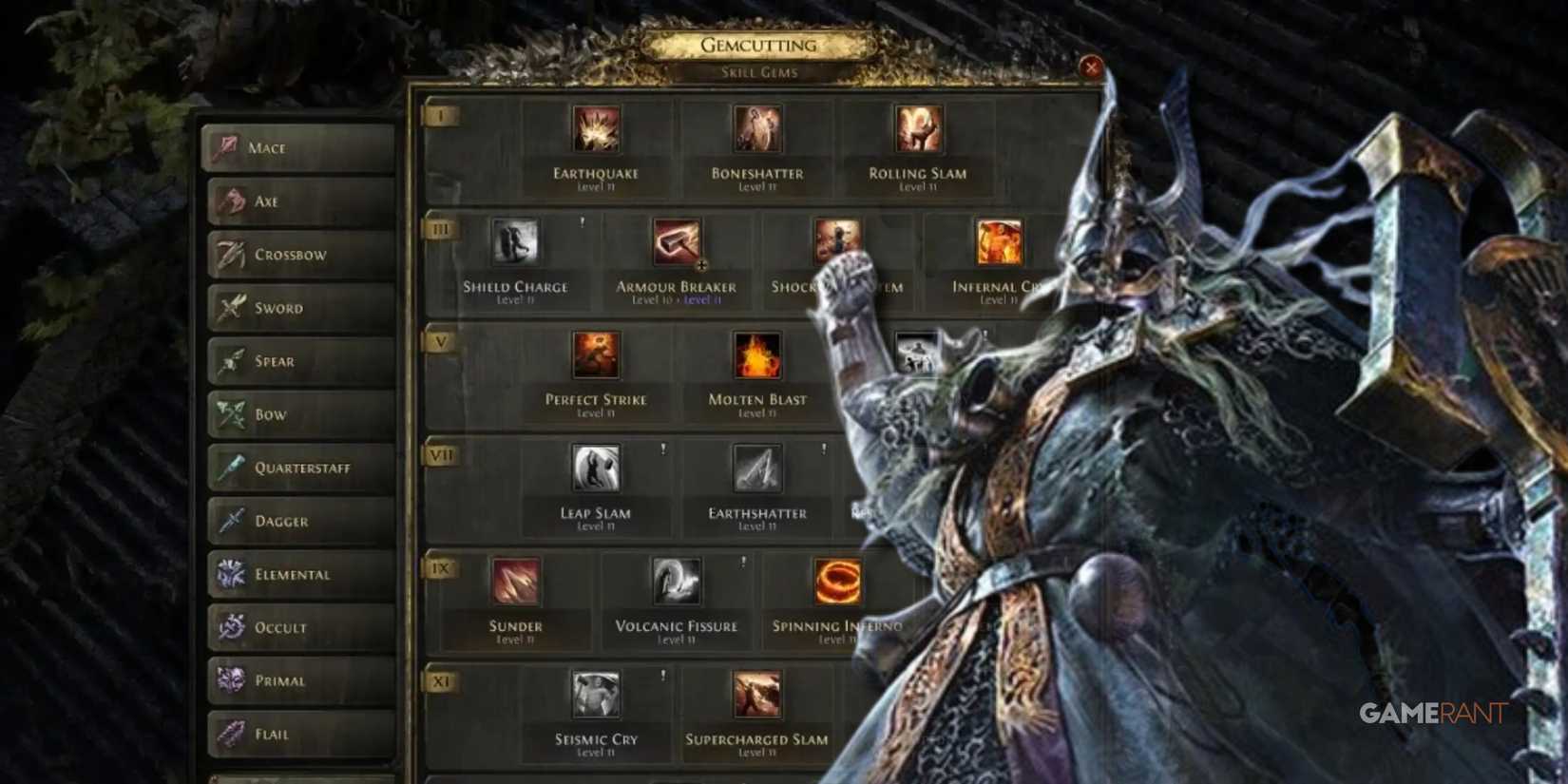Viewport: 1568px width, 784px height.
Task: Select the Earthquake skill gem icon
Action: coord(596,129)
